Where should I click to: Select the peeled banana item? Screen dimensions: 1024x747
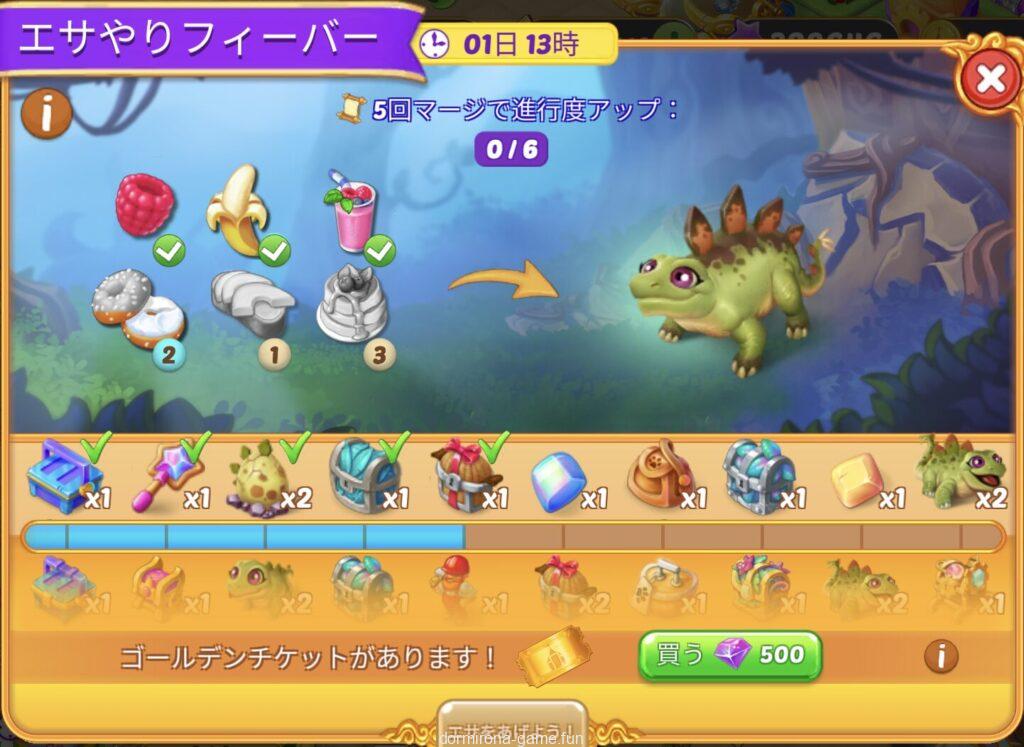pos(238,209)
